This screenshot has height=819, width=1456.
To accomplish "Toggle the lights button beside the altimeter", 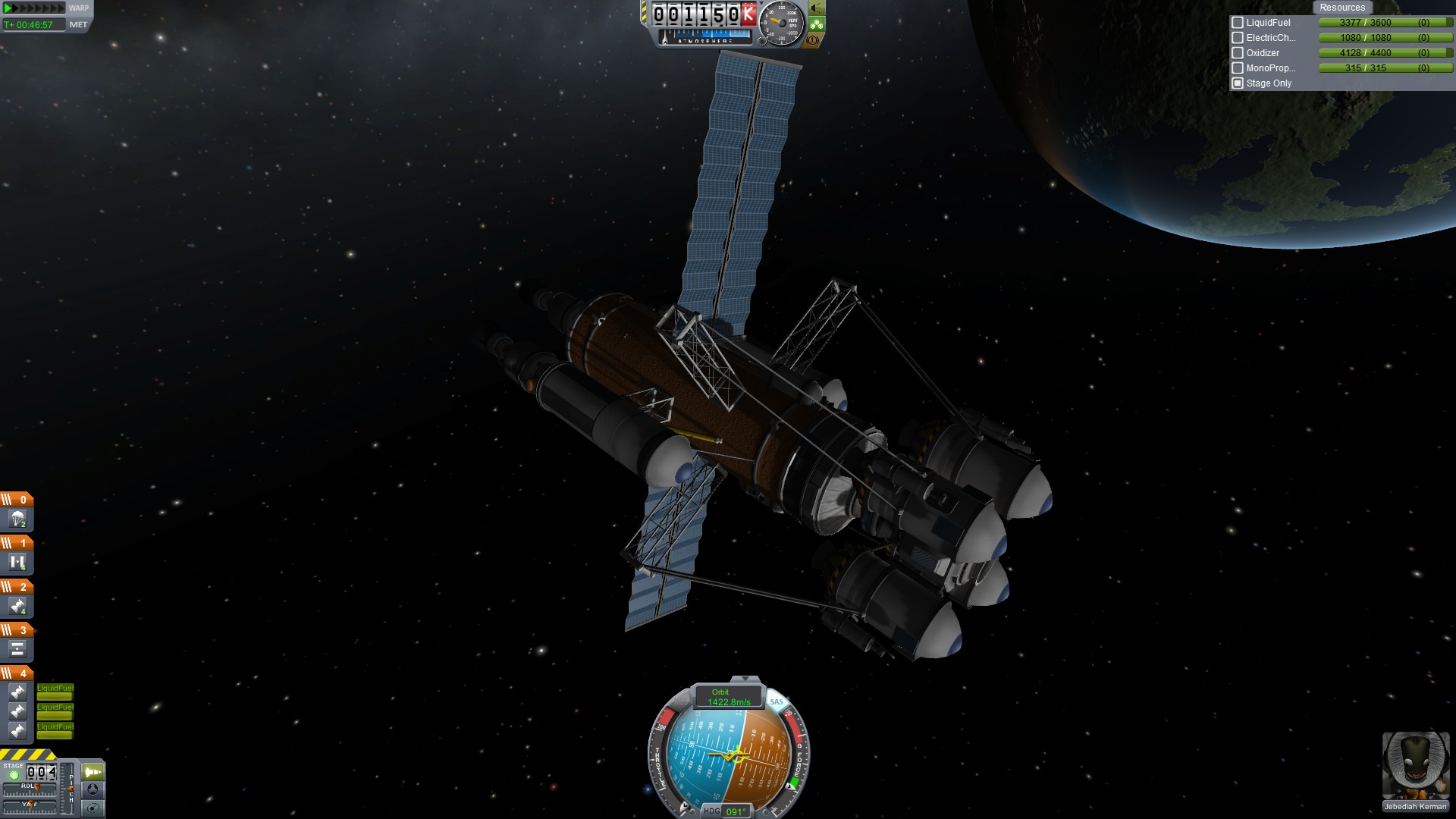I will pyautogui.click(x=817, y=8).
